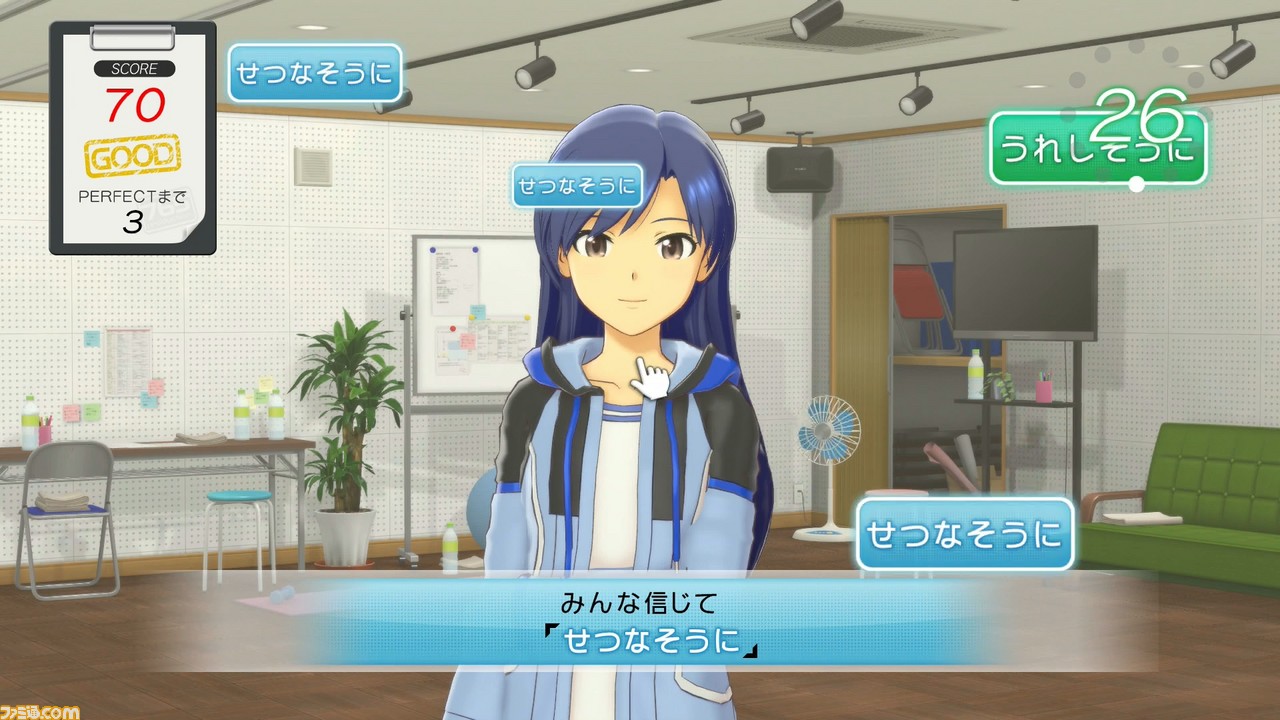Click the wall-mounted TV on the right

(x=1026, y=280)
